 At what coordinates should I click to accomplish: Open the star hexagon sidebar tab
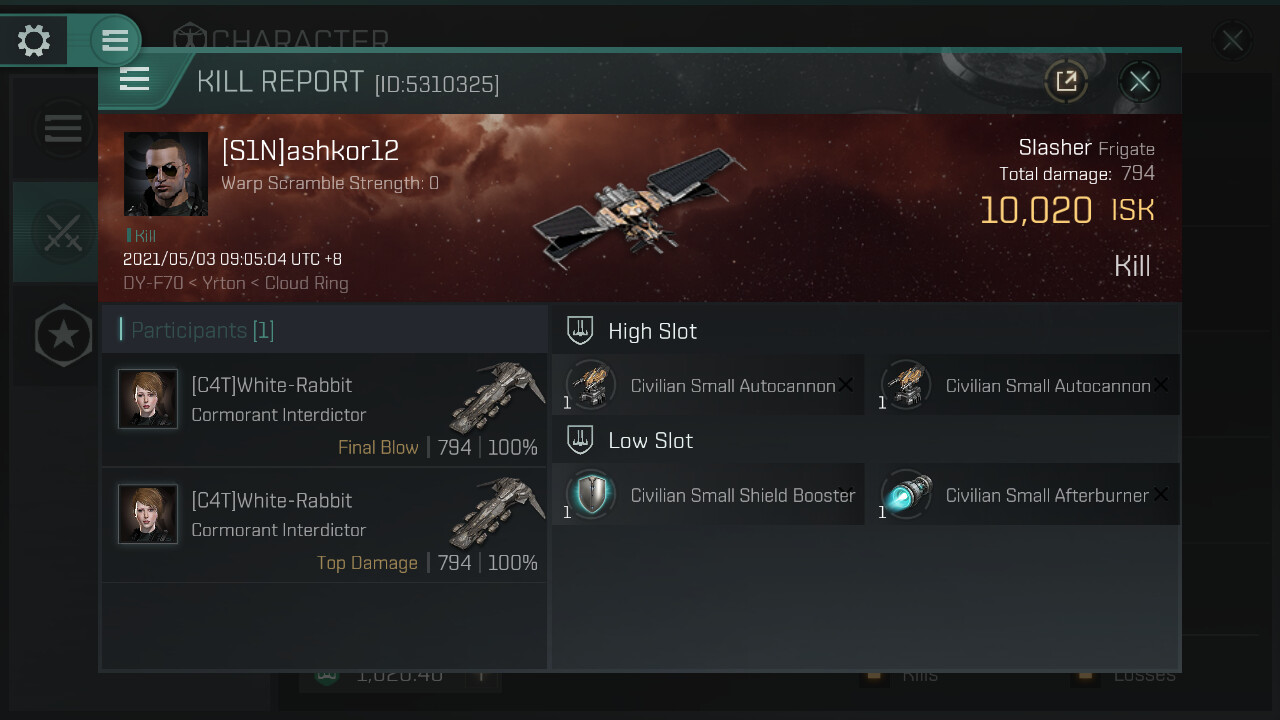click(63, 335)
